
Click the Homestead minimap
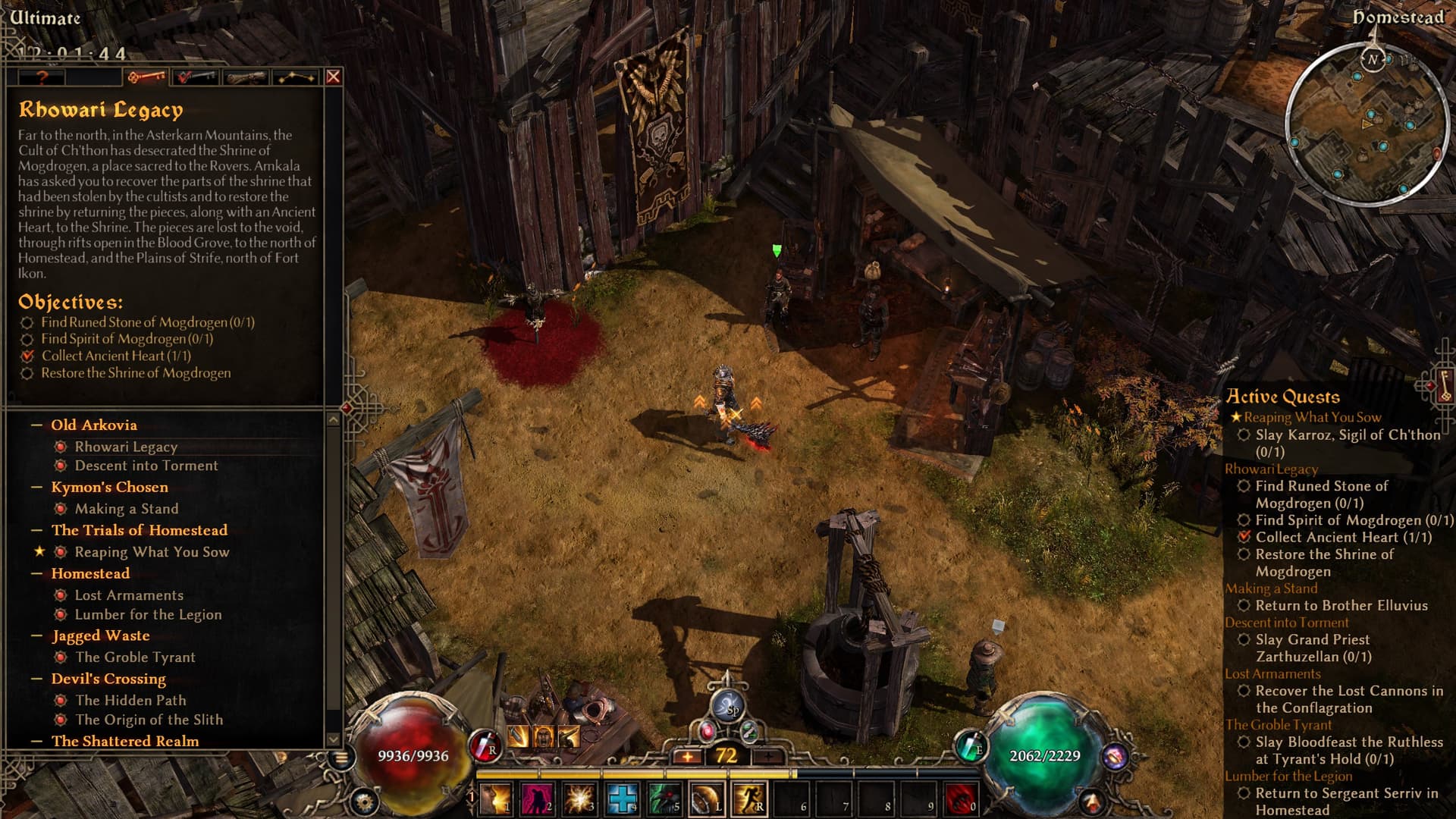[x=1366, y=125]
